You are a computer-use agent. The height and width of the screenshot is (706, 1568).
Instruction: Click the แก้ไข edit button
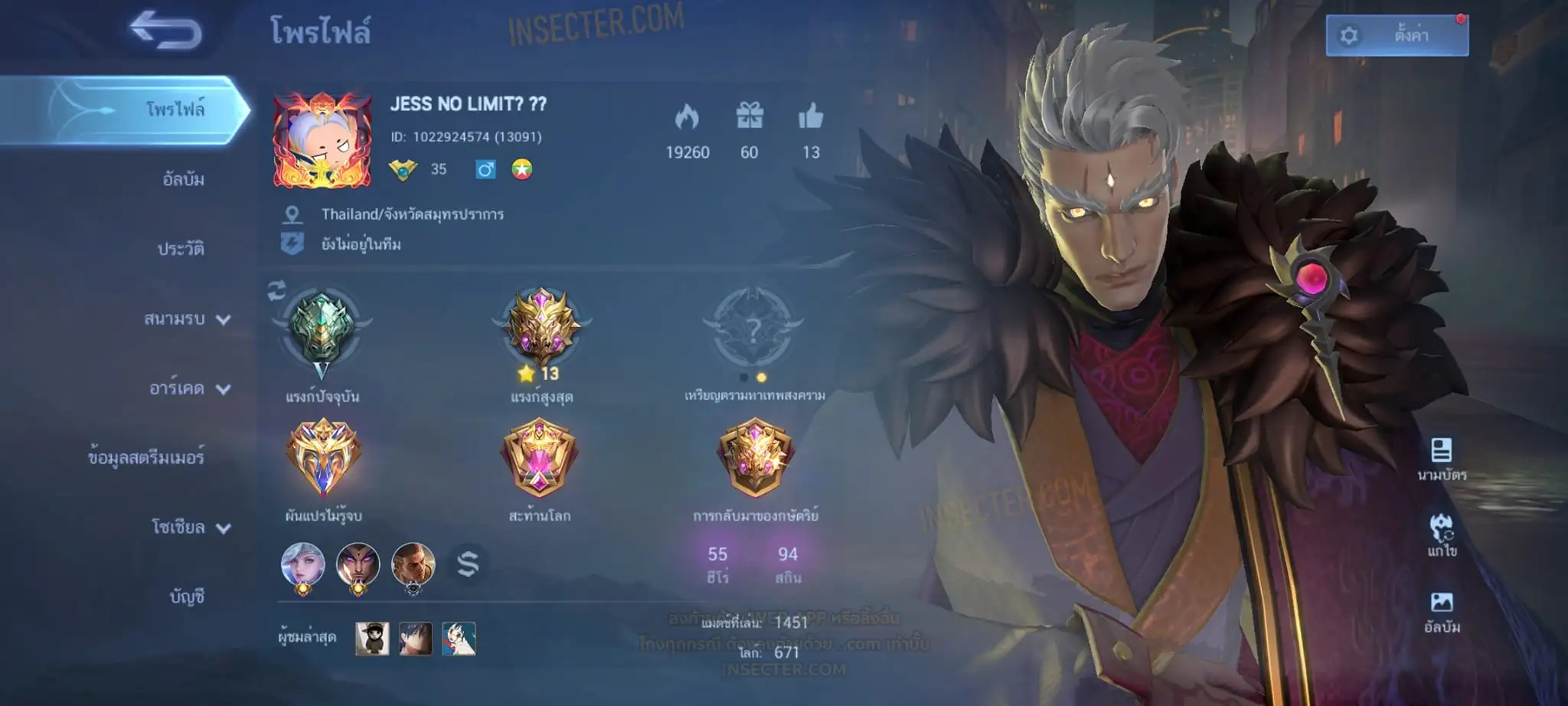tap(1442, 534)
